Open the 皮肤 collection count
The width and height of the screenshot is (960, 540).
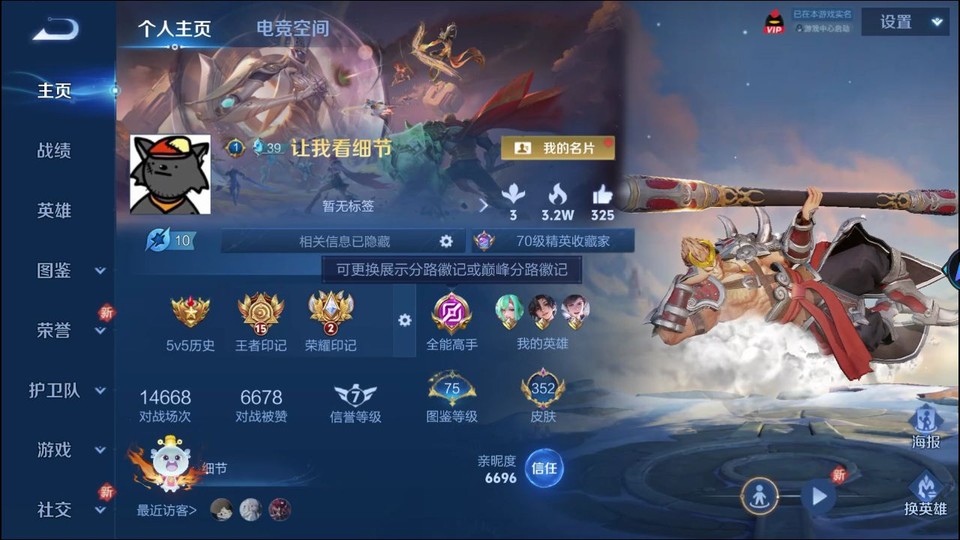(543, 397)
